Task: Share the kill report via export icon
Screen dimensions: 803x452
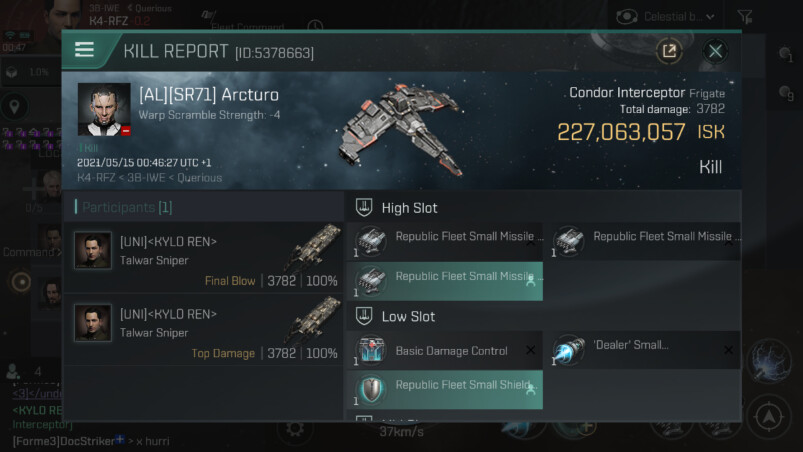Action: (668, 51)
